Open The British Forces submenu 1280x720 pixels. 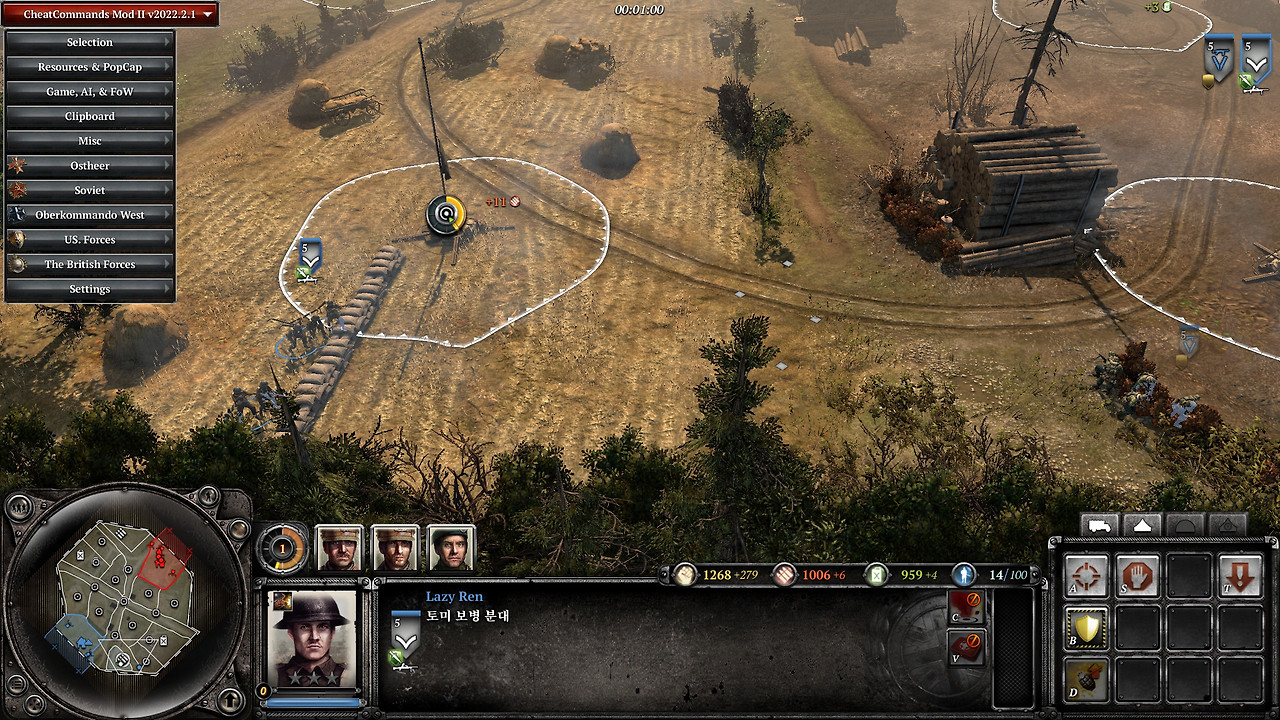point(90,264)
